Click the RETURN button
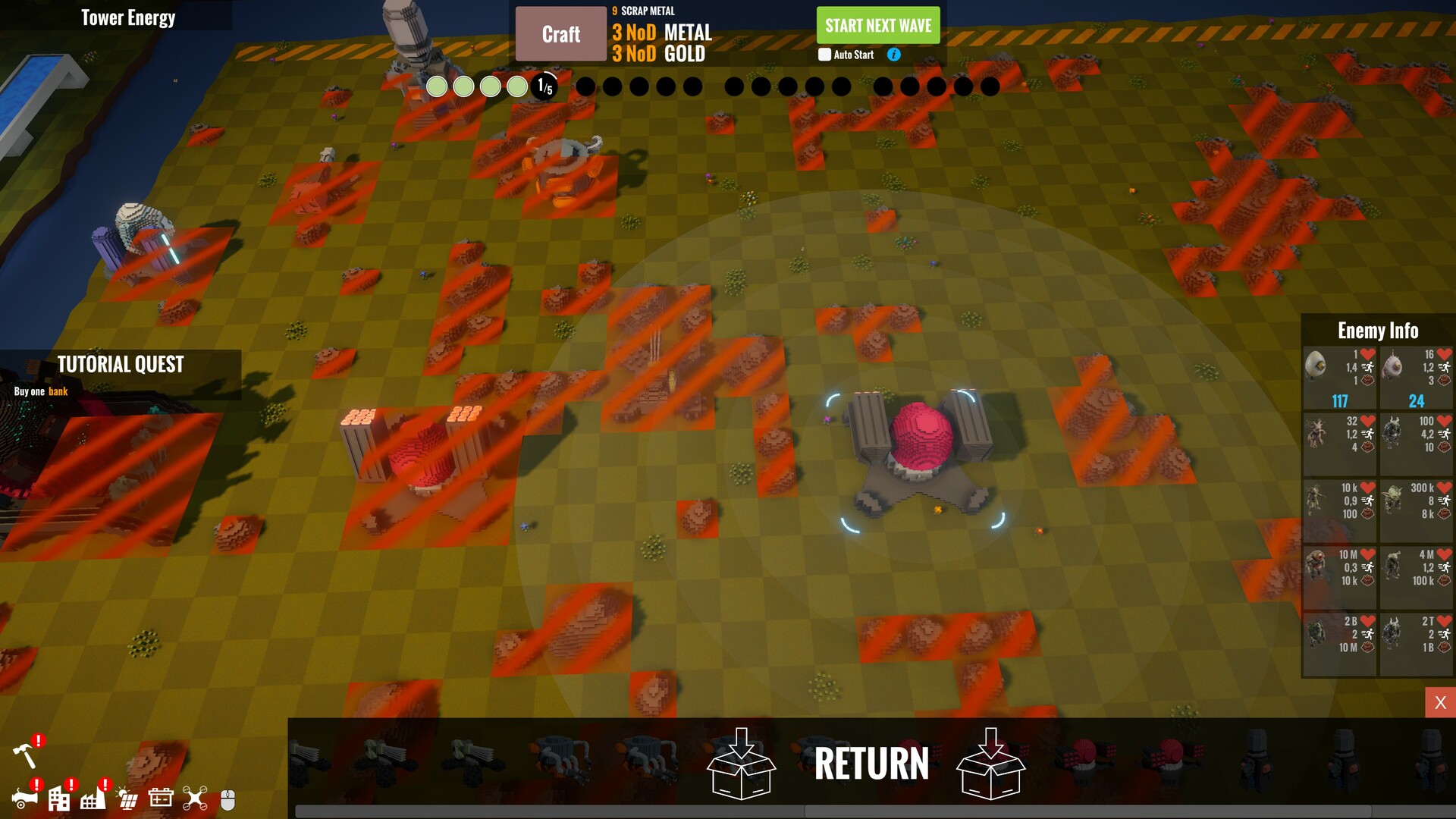This screenshot has height=819, width=1456. coord(871,764)
